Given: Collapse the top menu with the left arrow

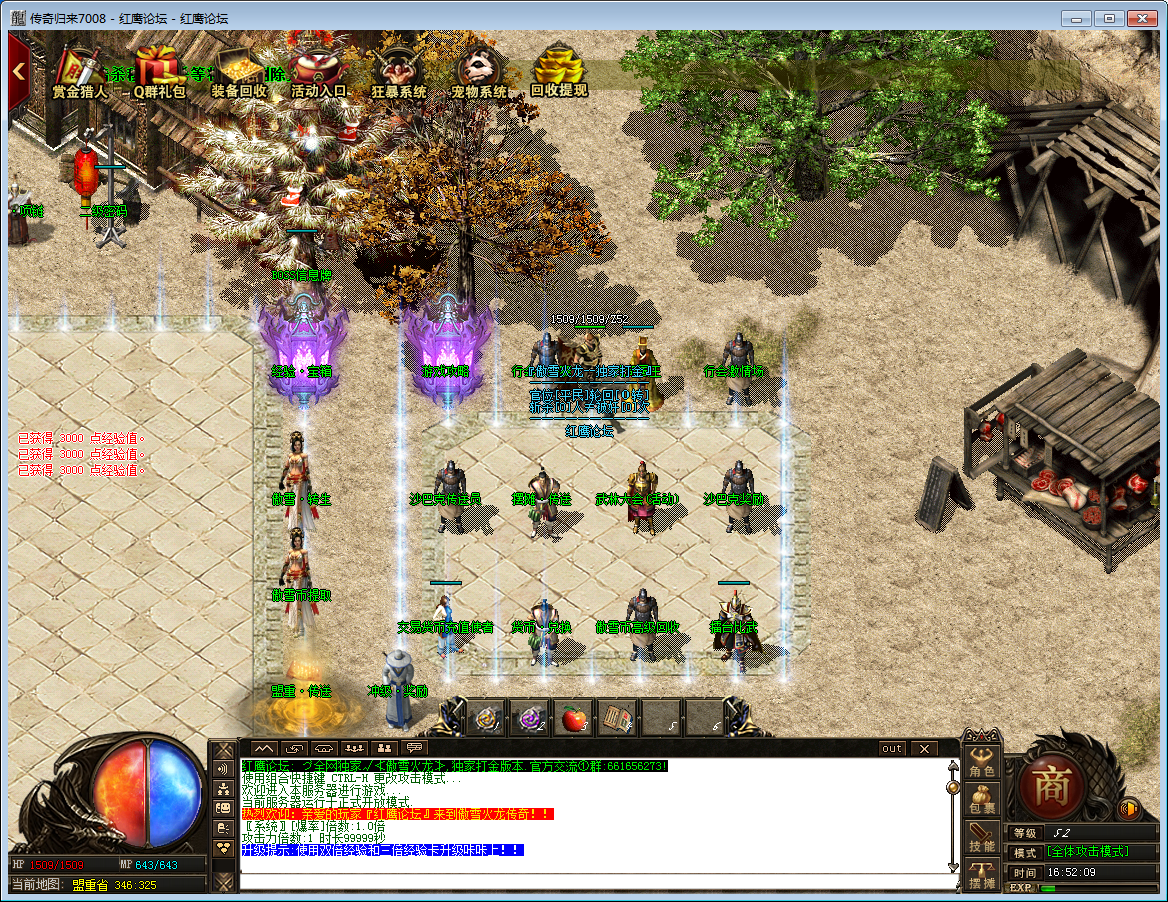Looking at the screenshot, I should pos(18,72).
